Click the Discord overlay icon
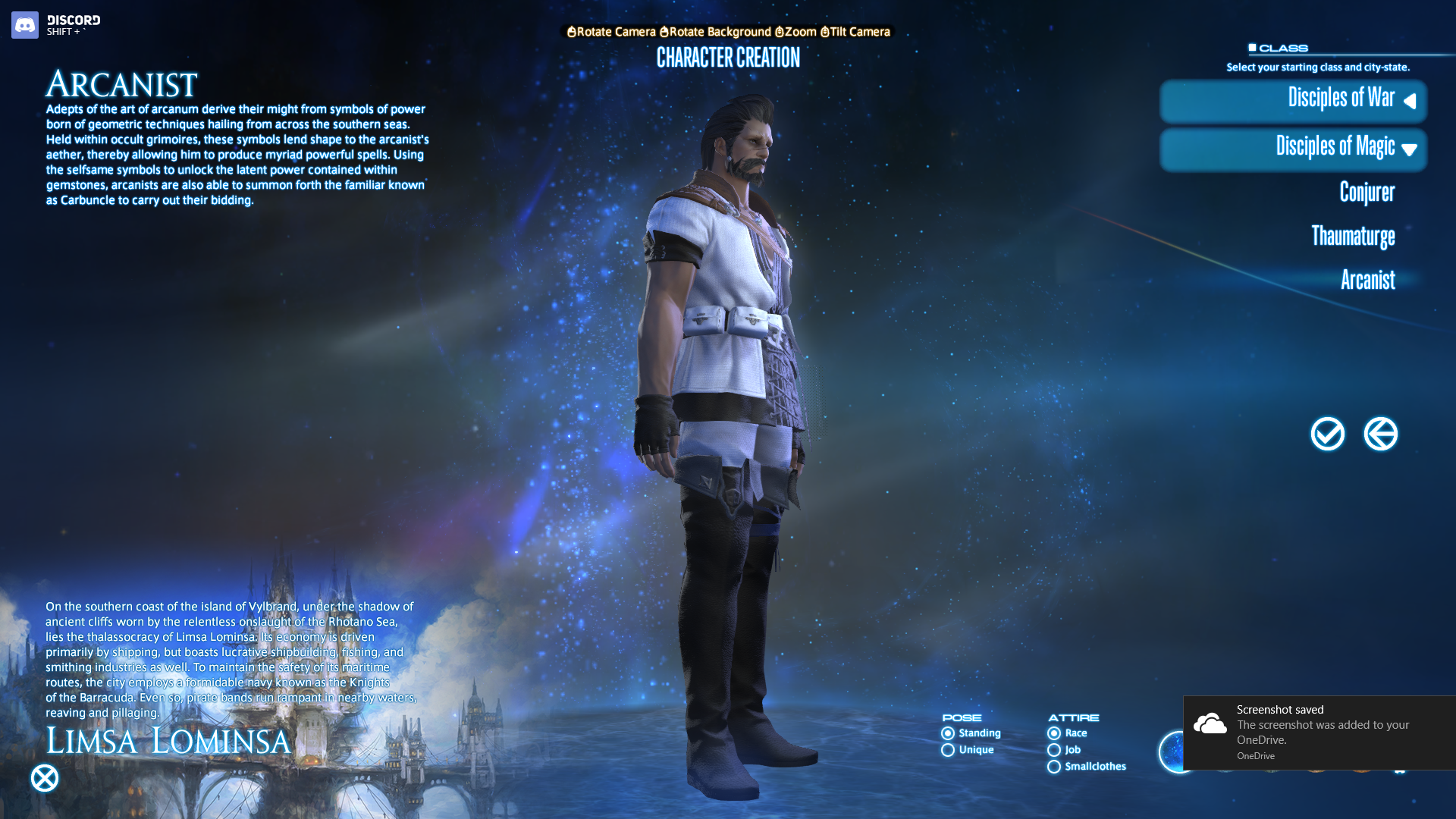 tap(25, 25)
